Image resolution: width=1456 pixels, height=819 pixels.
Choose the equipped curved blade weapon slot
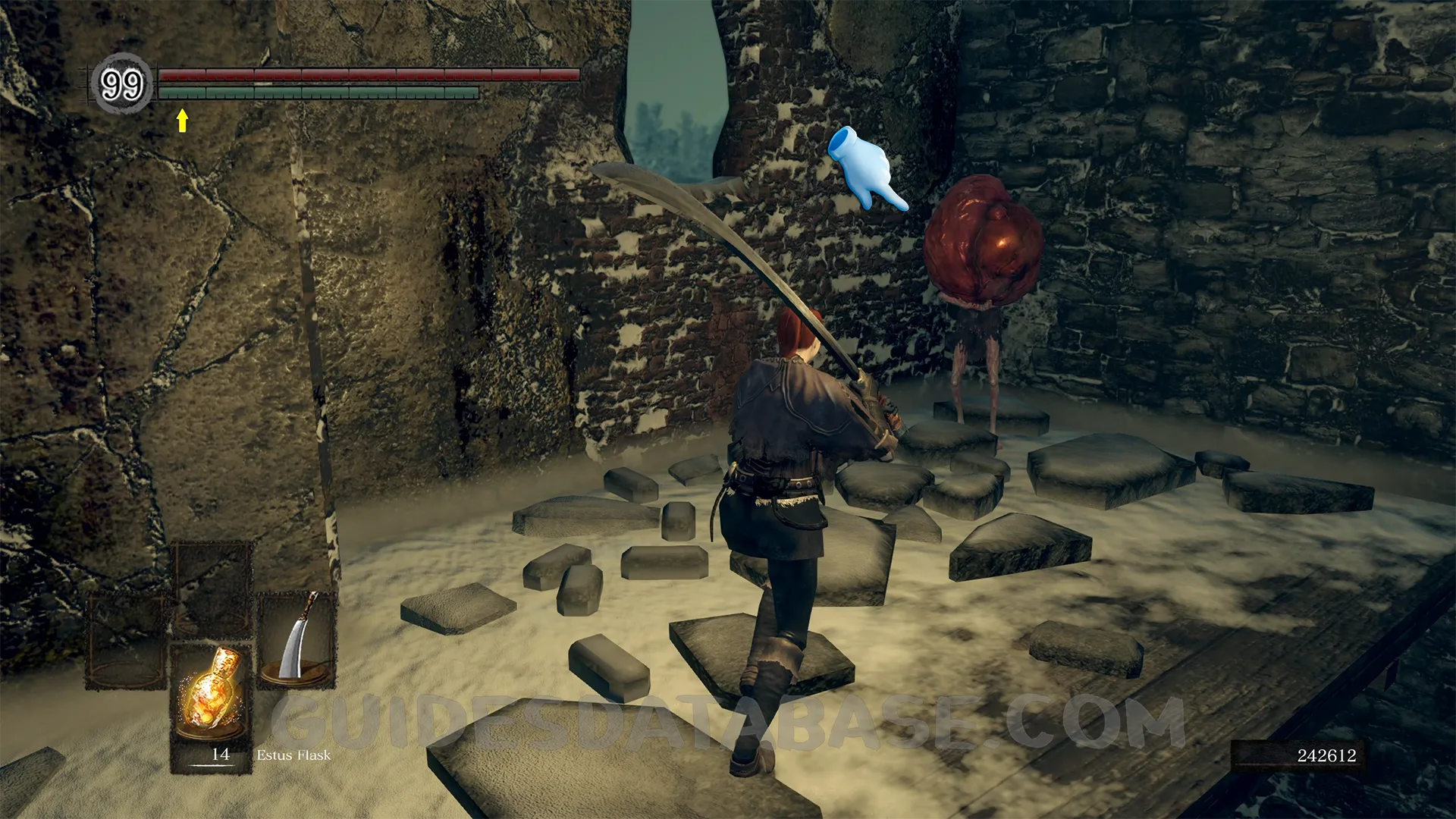click(x=297, y=639)
